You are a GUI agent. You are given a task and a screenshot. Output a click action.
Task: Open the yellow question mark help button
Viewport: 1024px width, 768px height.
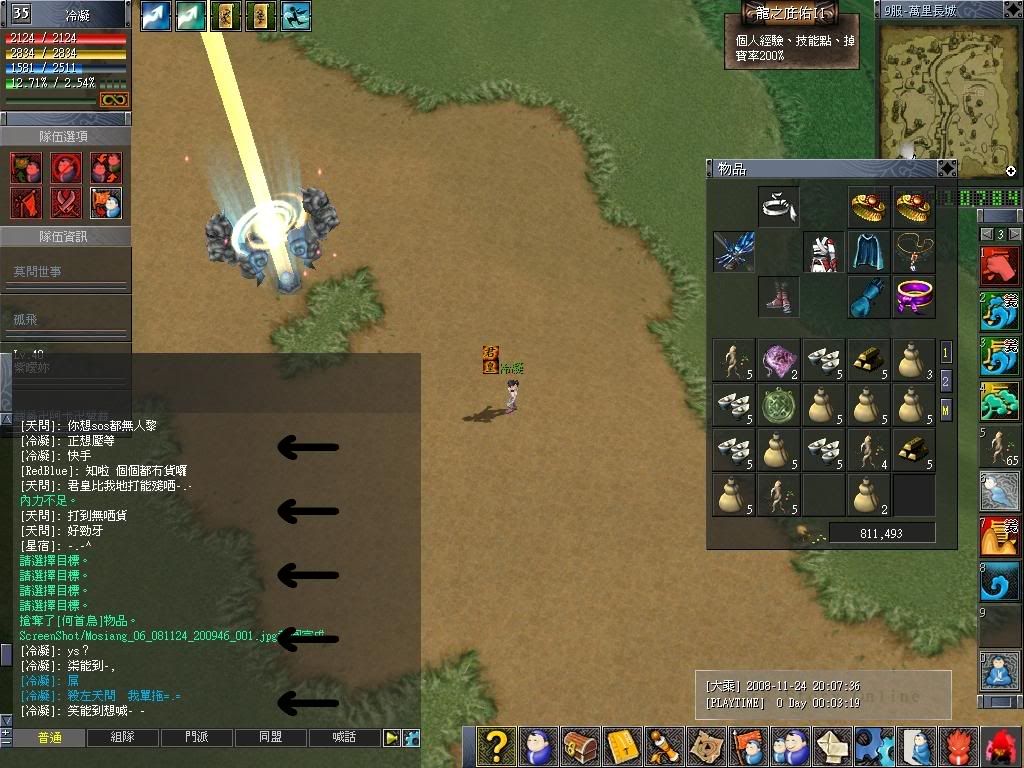(496, 747)
